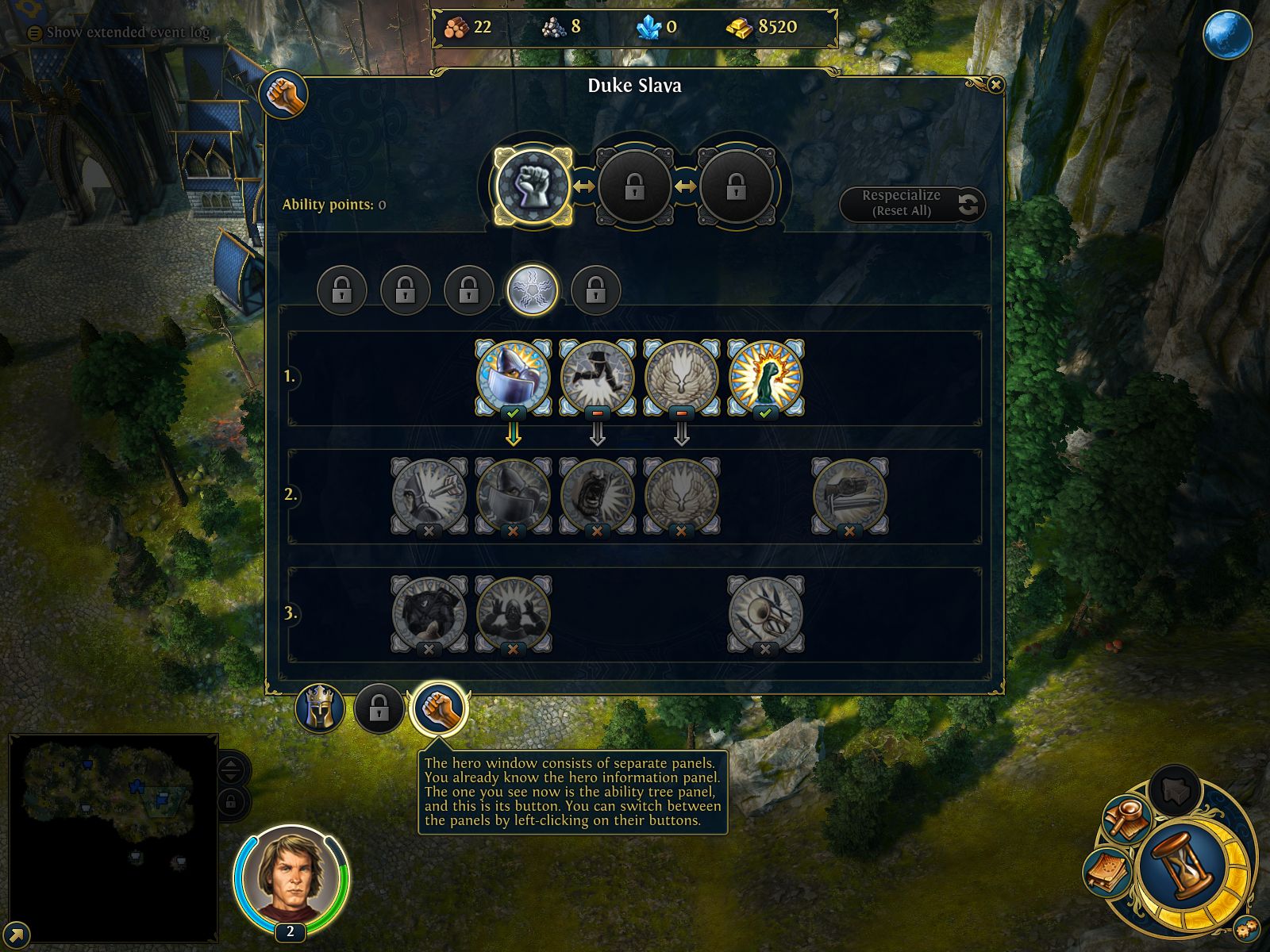
Task: Choose the white wings tier 1 ability
Action: click(681, 377)
